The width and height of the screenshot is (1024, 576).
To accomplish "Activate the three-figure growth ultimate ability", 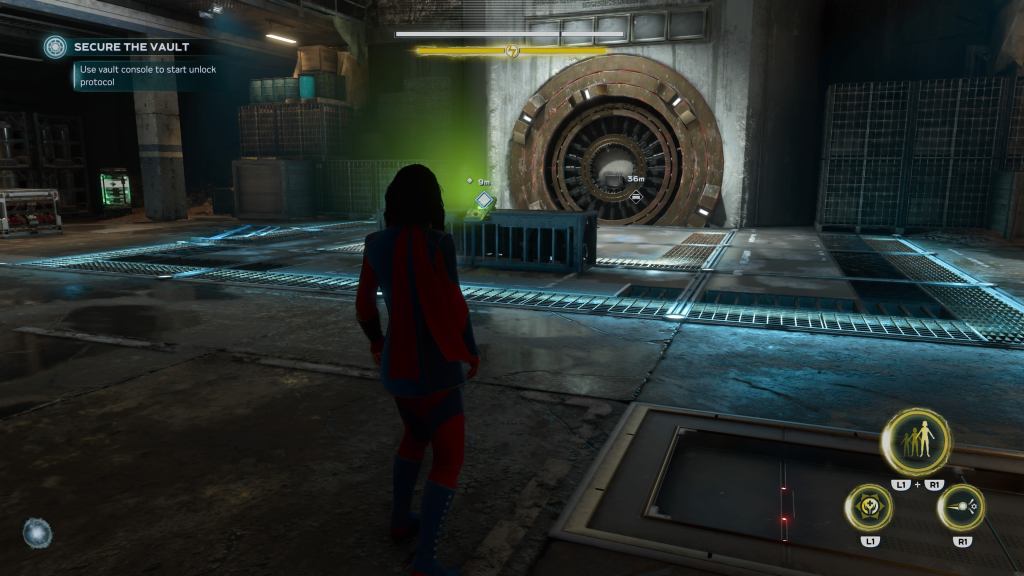I will pos(915,442).
